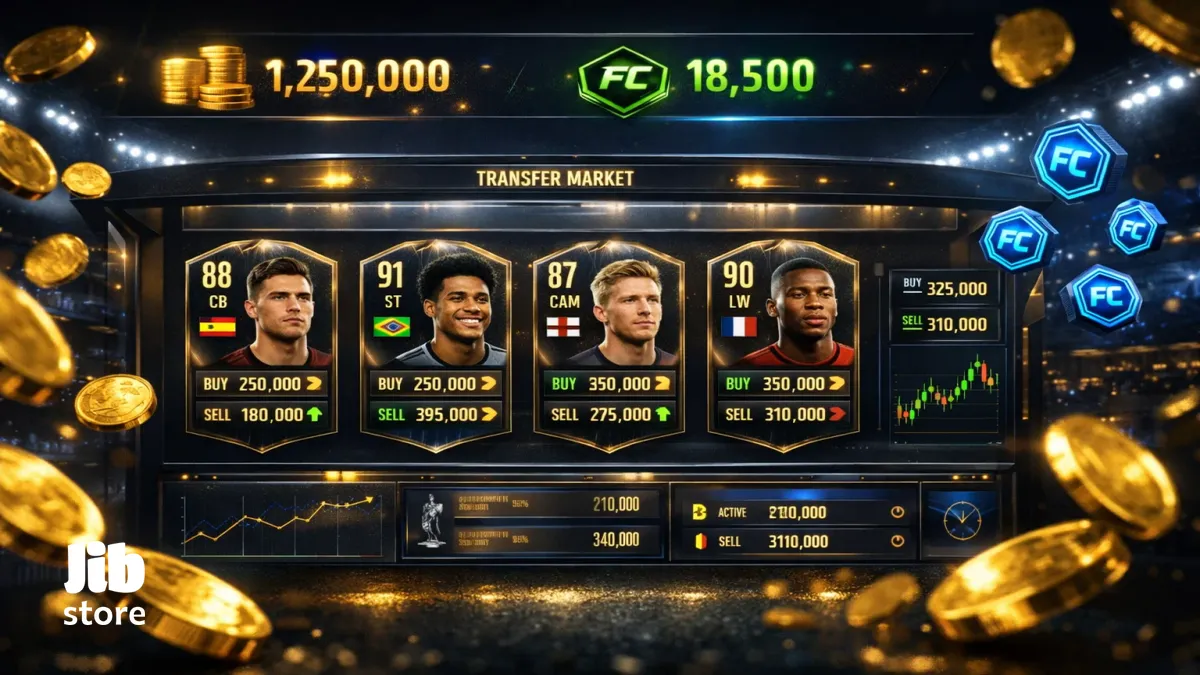Sell the 87 CAM player for 275,000

tap(608, 414)
